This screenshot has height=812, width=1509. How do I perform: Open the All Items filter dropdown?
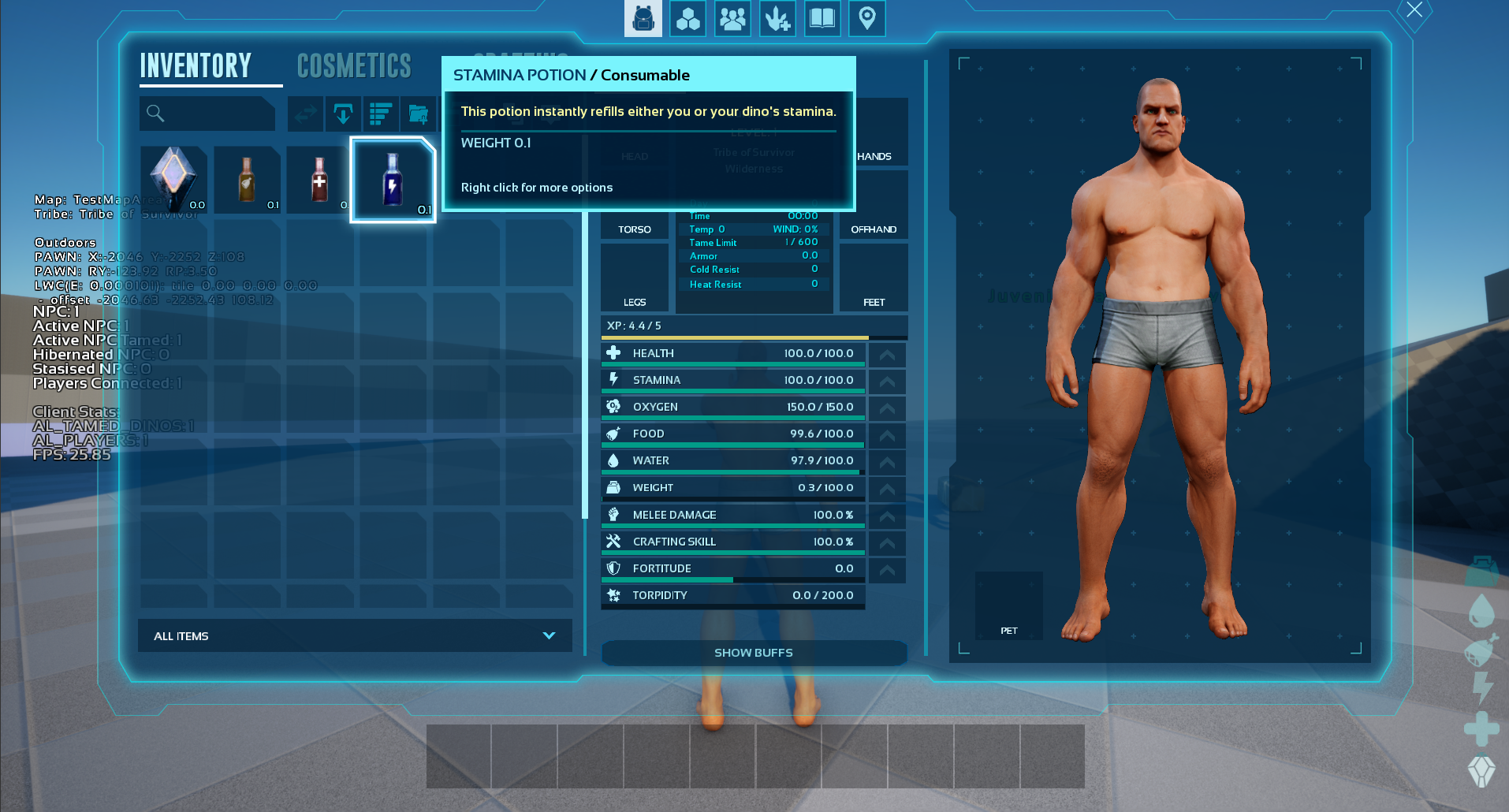(355, 635)
